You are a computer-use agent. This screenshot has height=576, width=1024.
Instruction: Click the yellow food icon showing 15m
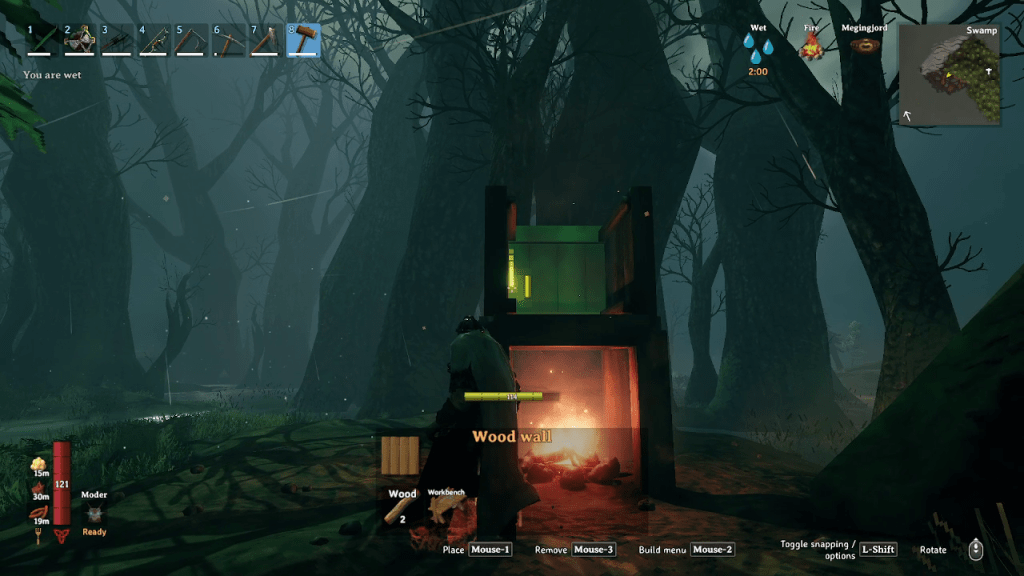(x=39, y=464)
